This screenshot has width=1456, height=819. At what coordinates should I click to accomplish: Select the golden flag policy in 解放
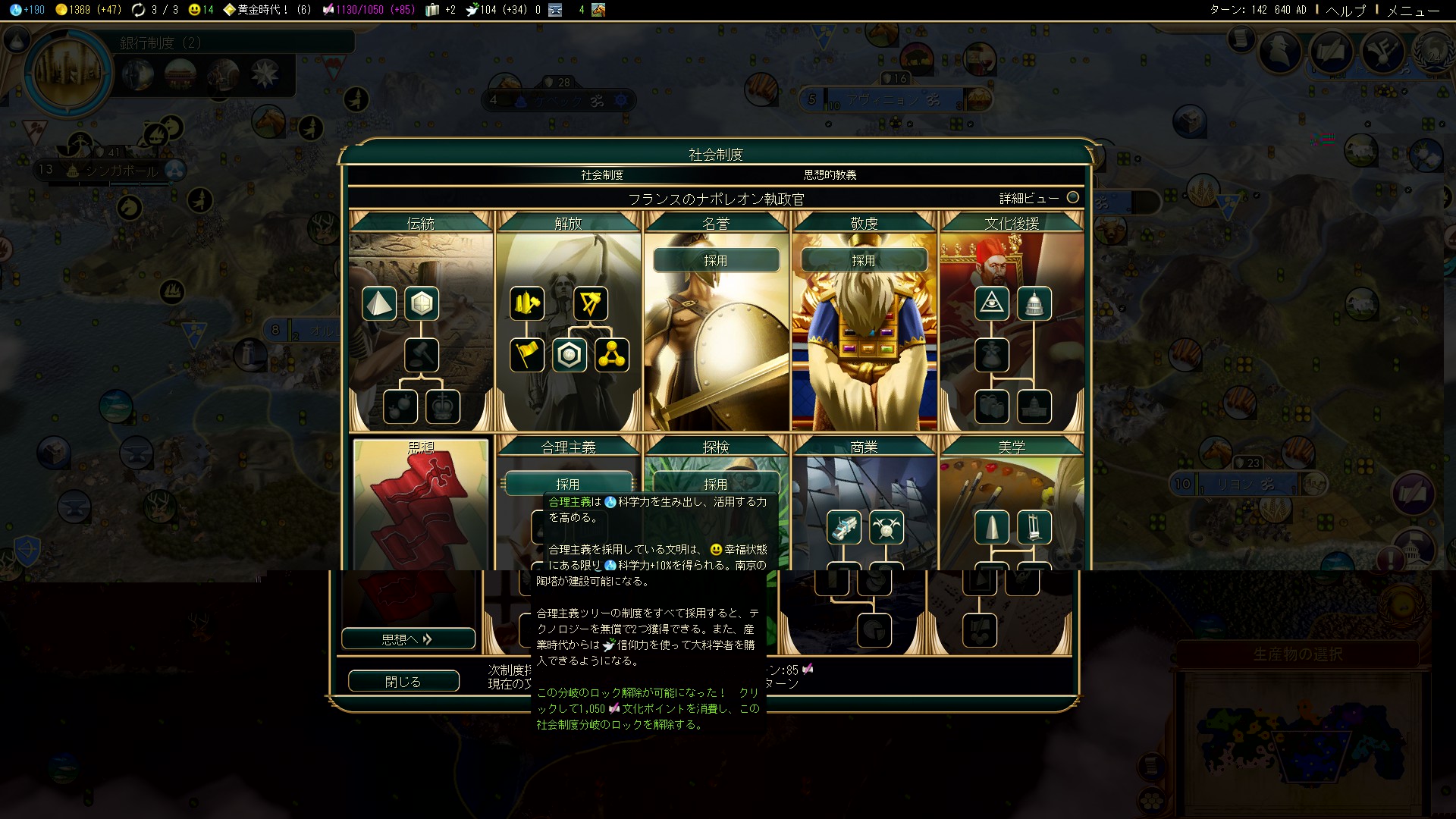(527, 355)
